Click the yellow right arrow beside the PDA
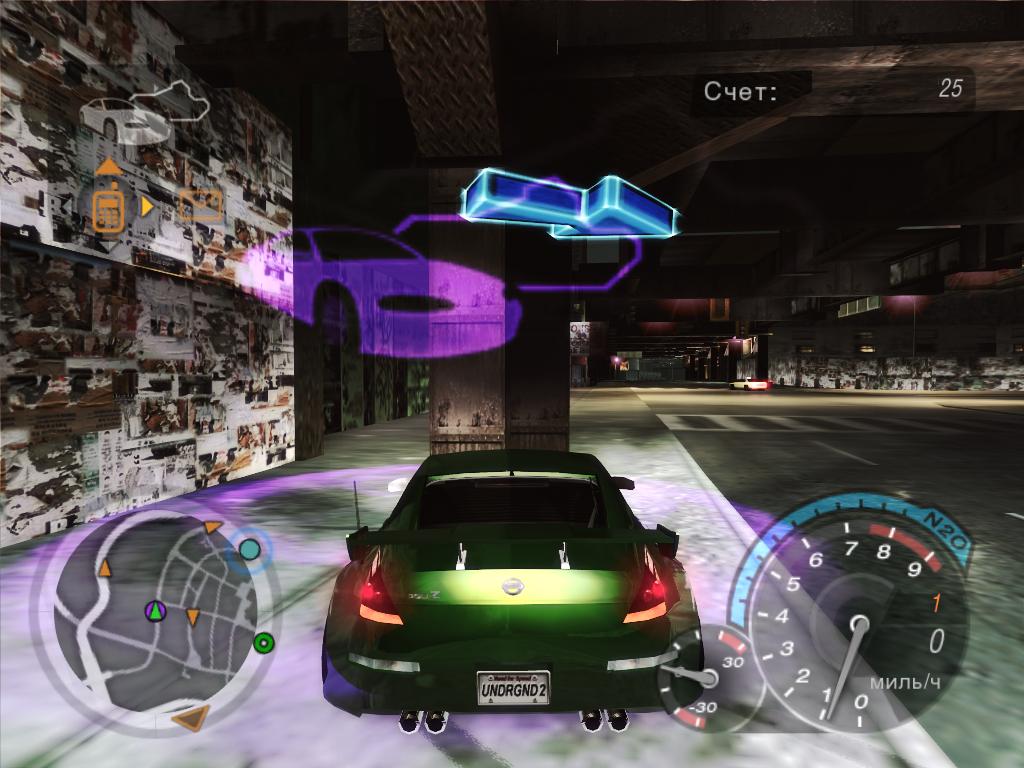This screenshot has height=768, width=1024. click(147, 206)
